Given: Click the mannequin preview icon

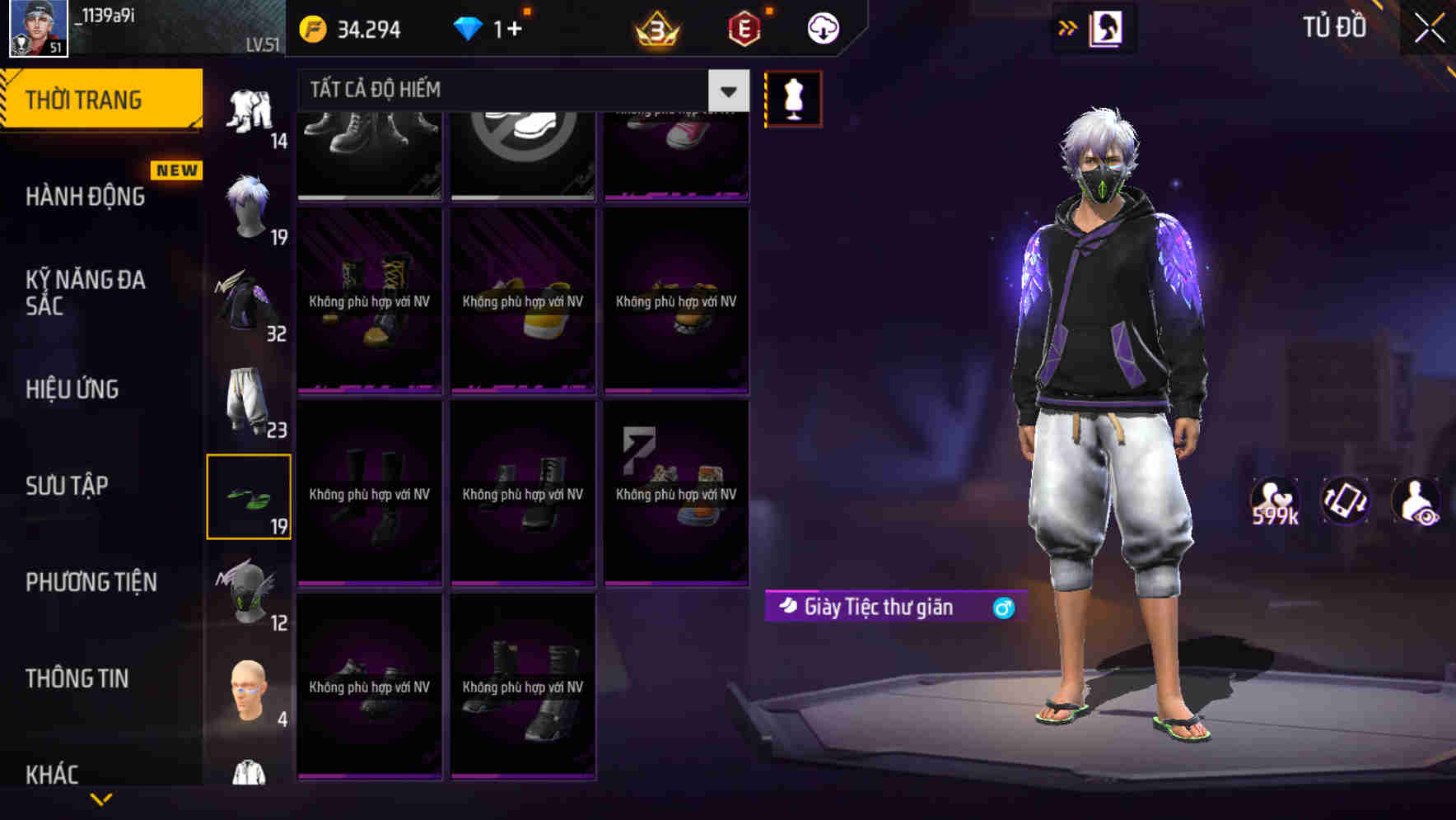Looking at the screenshot, I should pos(793,98).
